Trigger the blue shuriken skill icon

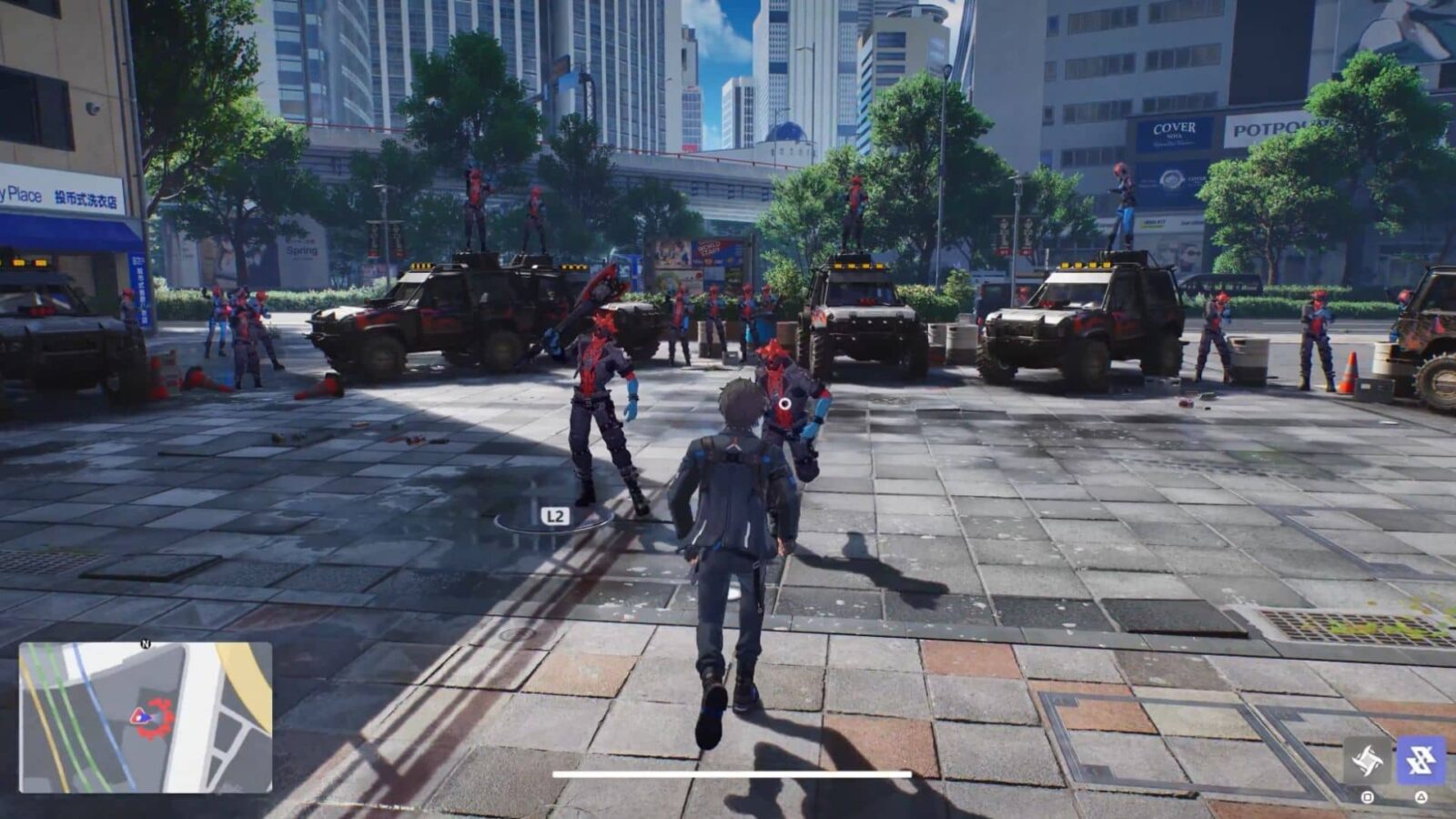[1421, 758]
